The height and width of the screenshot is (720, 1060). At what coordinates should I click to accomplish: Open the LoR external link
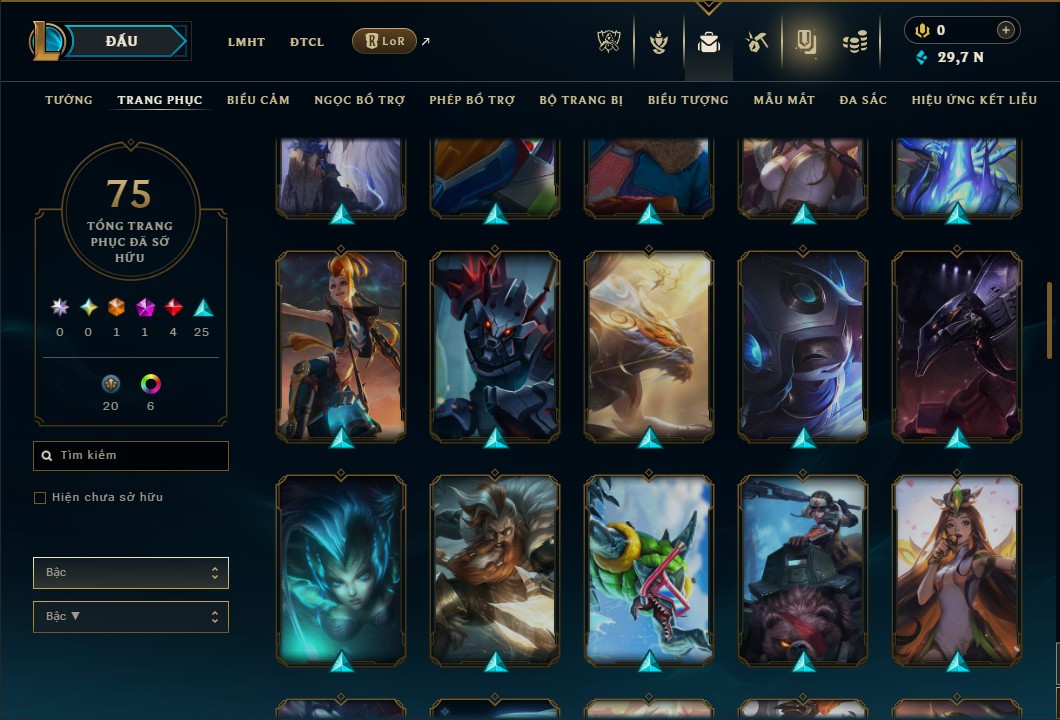click(x=385, y=41)
